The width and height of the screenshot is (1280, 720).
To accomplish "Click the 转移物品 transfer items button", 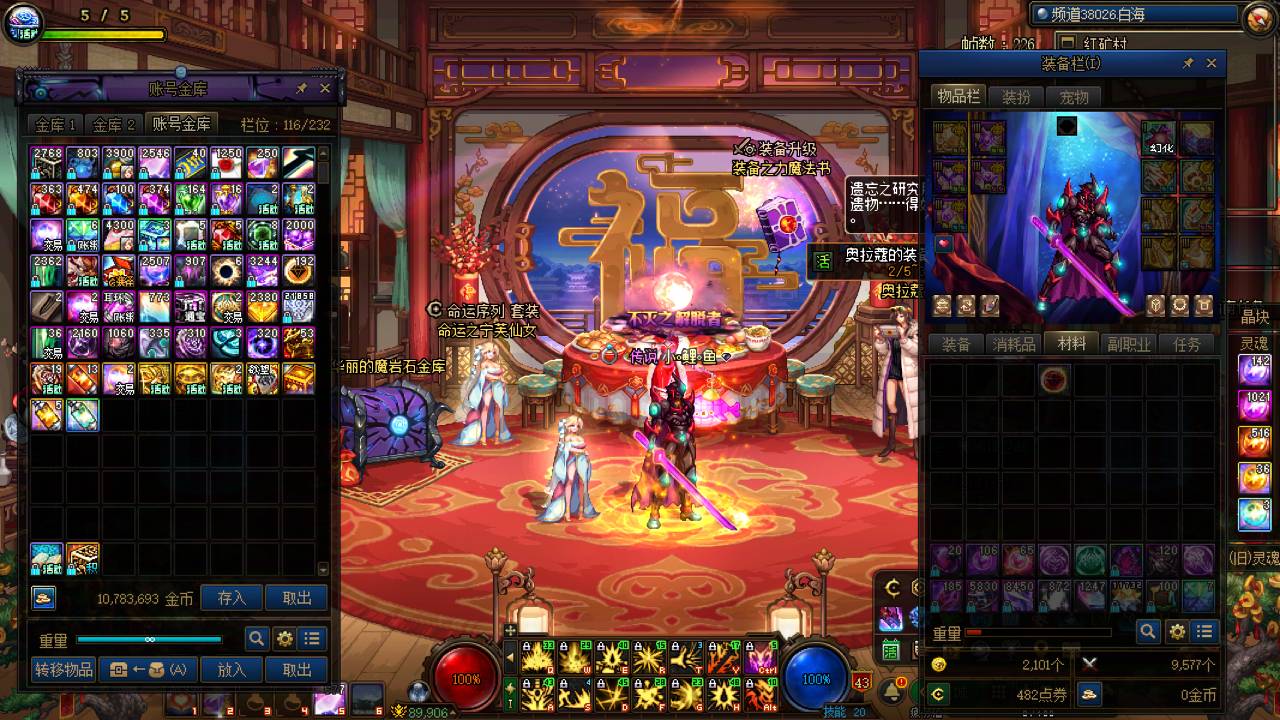I will pyautogui.click(x=63, y=670).
